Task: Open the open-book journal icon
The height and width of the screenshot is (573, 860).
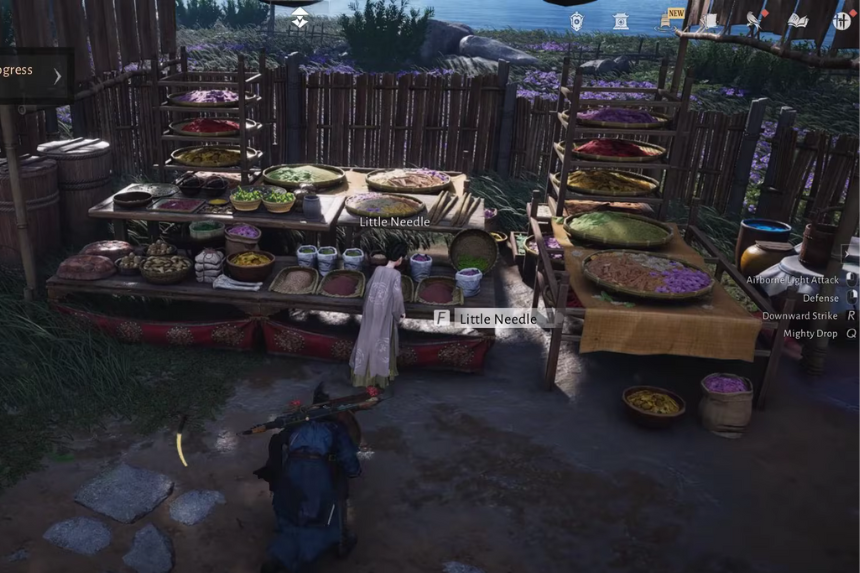Action: (x=797, y=21)
